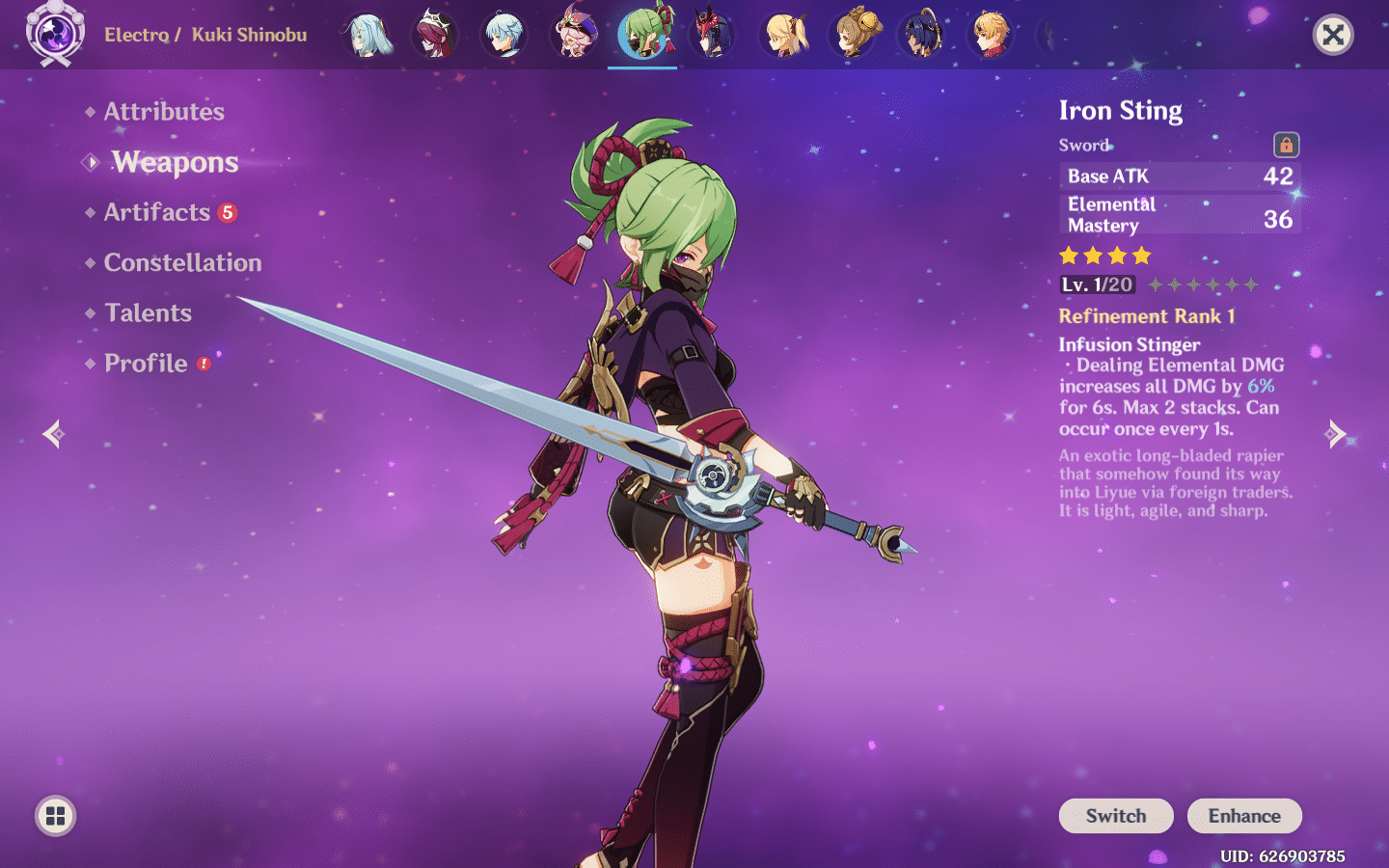The height and width of the screenshot is (868, 1389).
Task: Open party setup via bottom-left grid icon
Action: coord(54,815)
